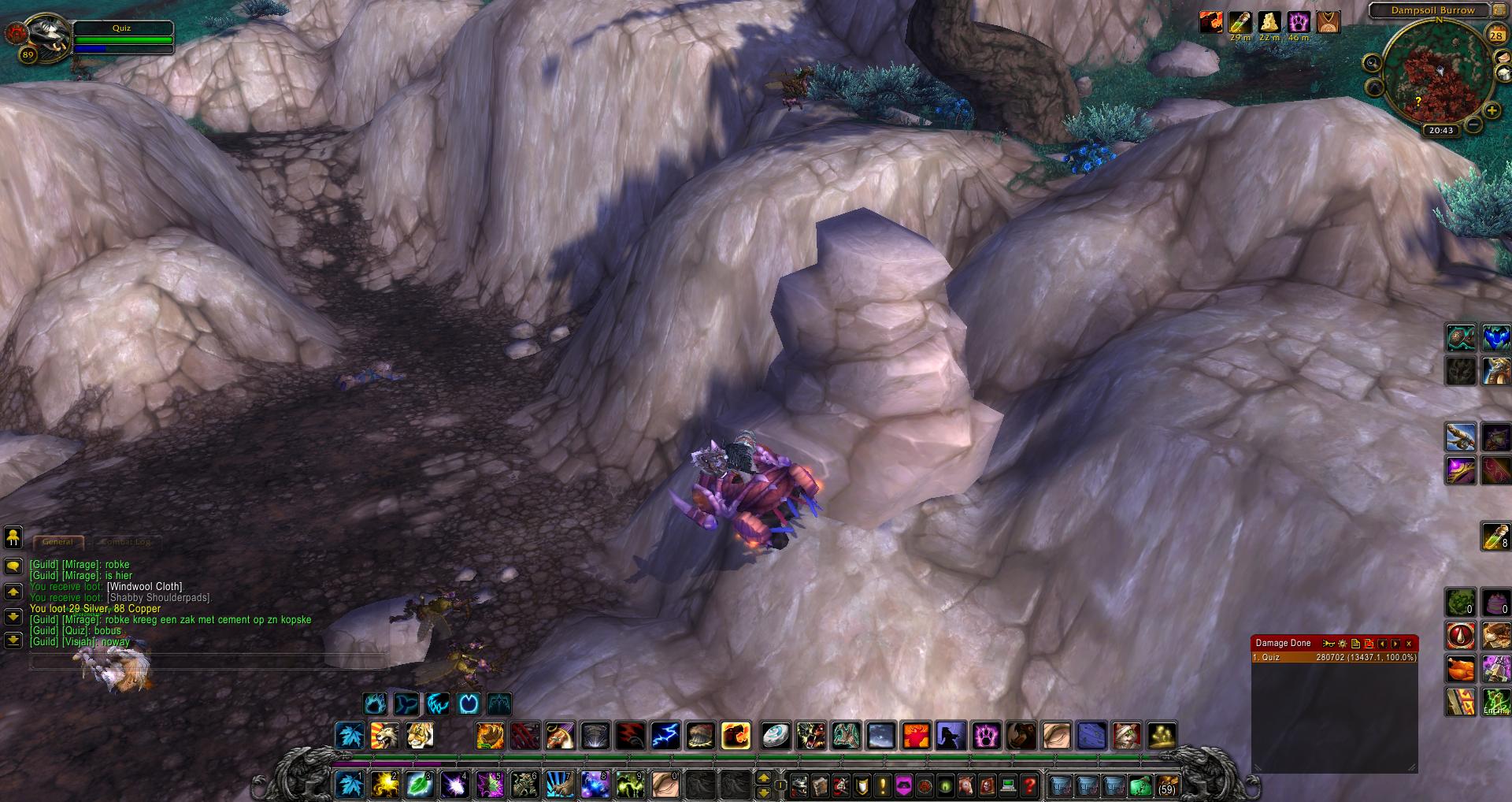This screenshot has width=1512, height=802.
Task: Open the Damage Done meter gear settings
Action: pyautogui.click(x=1343, y=644)
